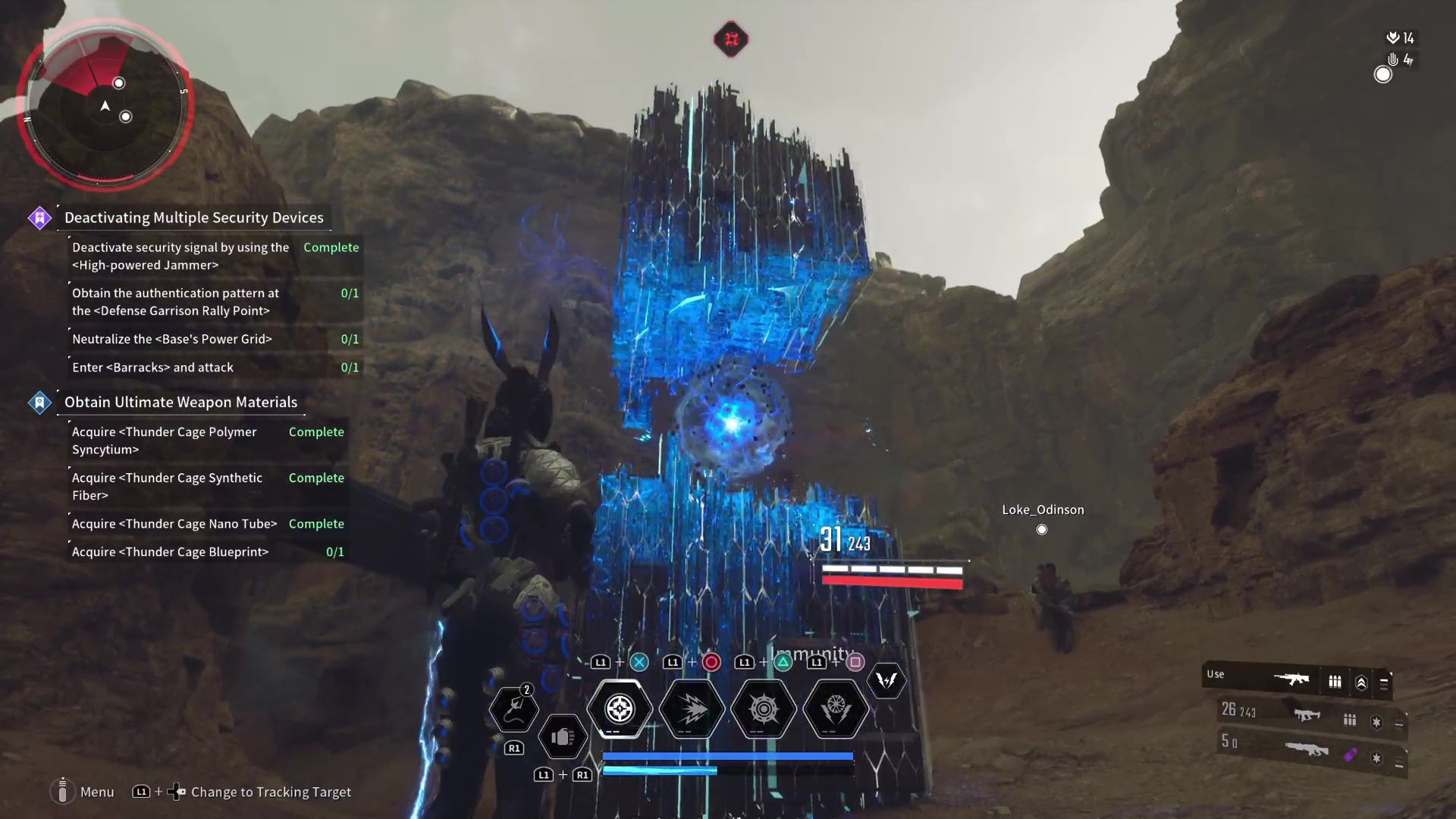Click the grappling hook sub-attack icon
This screenshot has height=819, width=1456.
pyautogui.click(x=514, y=709)
